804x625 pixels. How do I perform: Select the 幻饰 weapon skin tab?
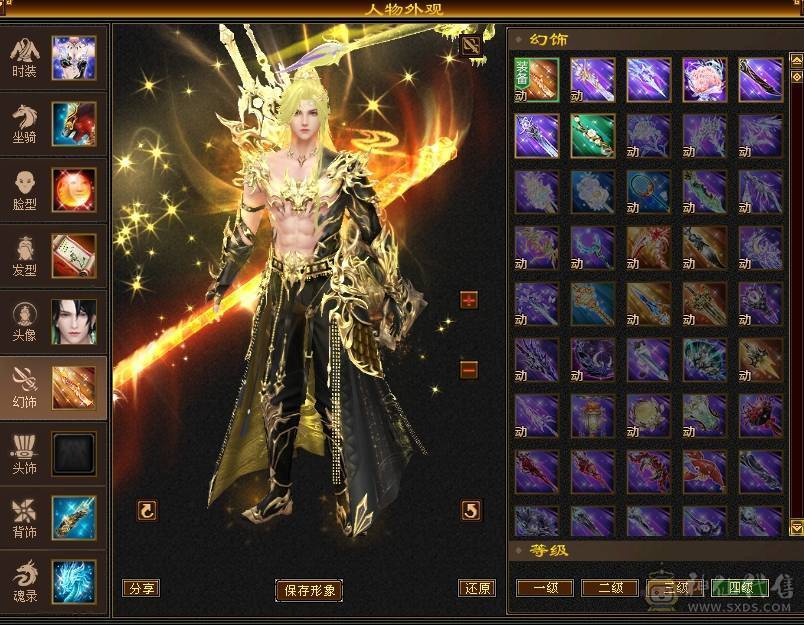tap(53, 388)
